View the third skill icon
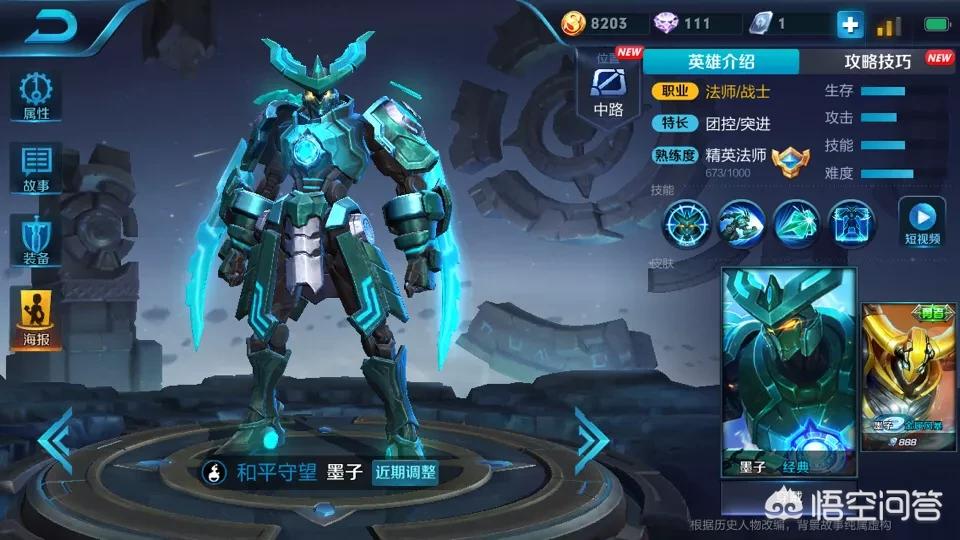 coord(795,223)
